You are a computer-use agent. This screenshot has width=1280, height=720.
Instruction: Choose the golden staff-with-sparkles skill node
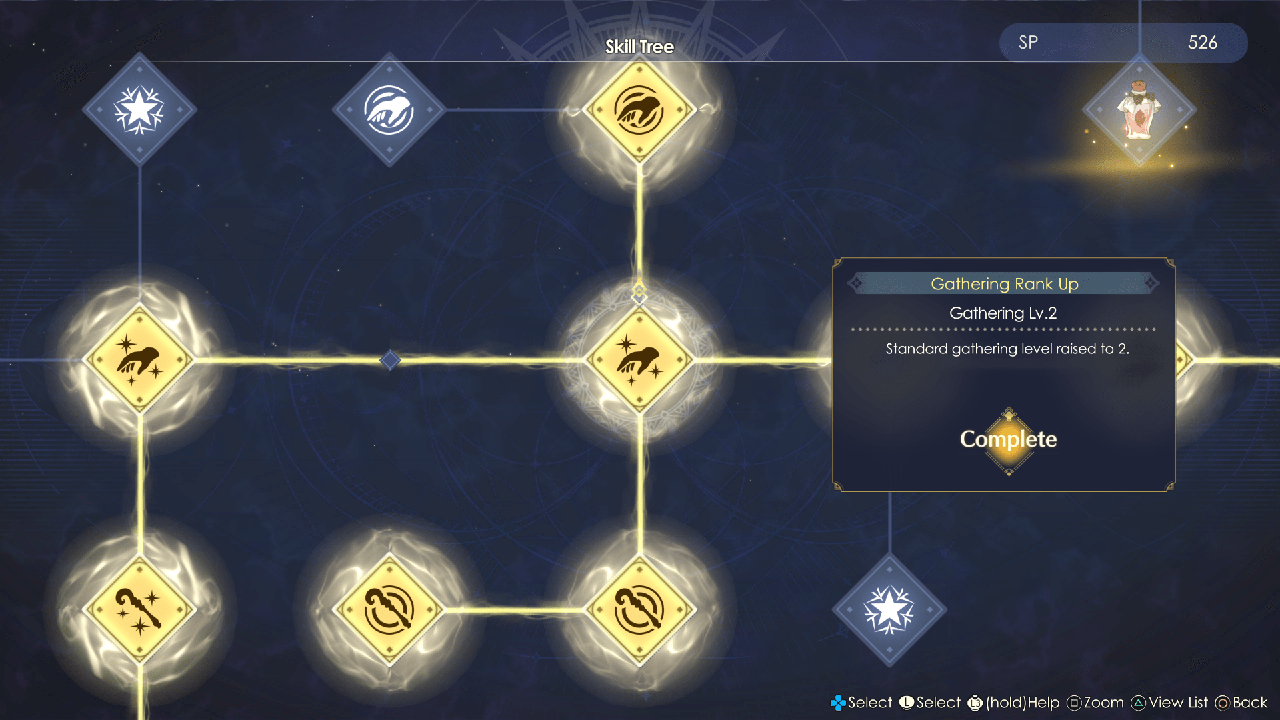[139, 609]
